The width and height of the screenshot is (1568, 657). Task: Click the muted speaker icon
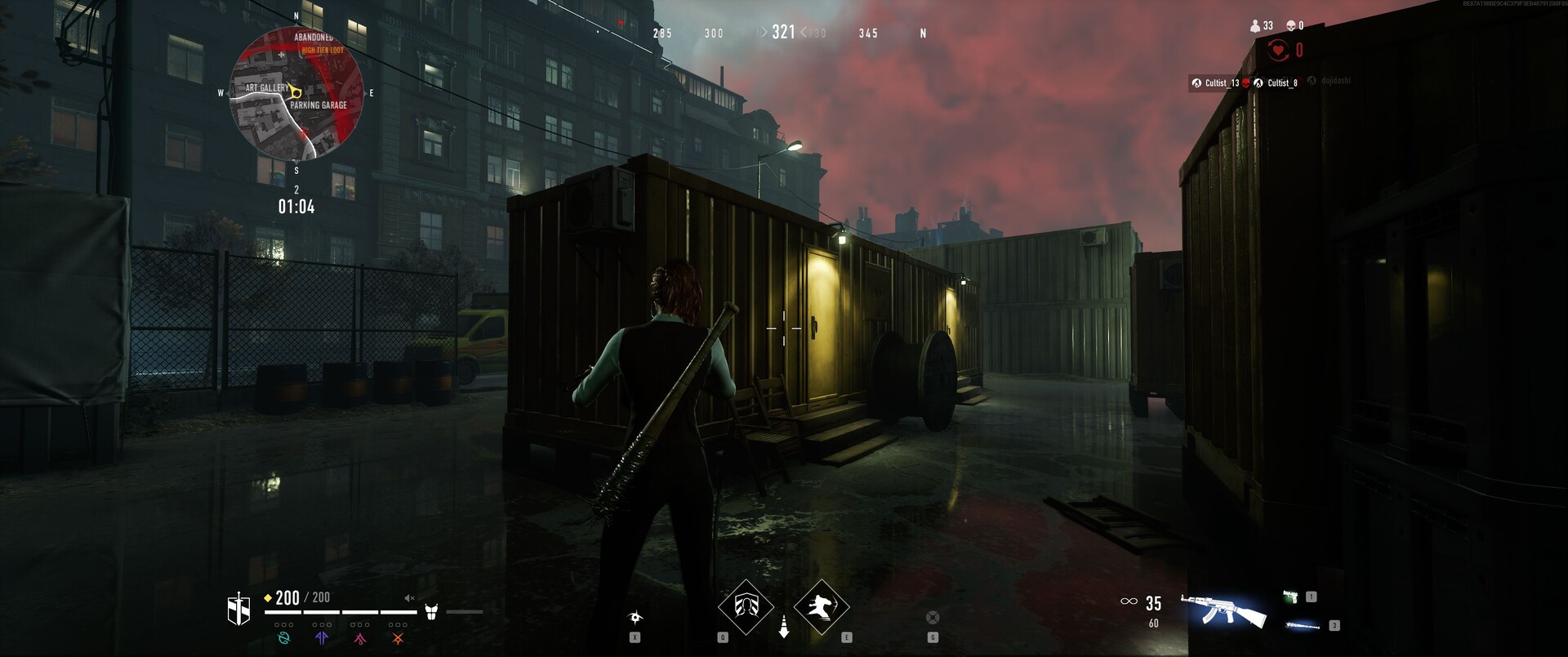point(409,598)
